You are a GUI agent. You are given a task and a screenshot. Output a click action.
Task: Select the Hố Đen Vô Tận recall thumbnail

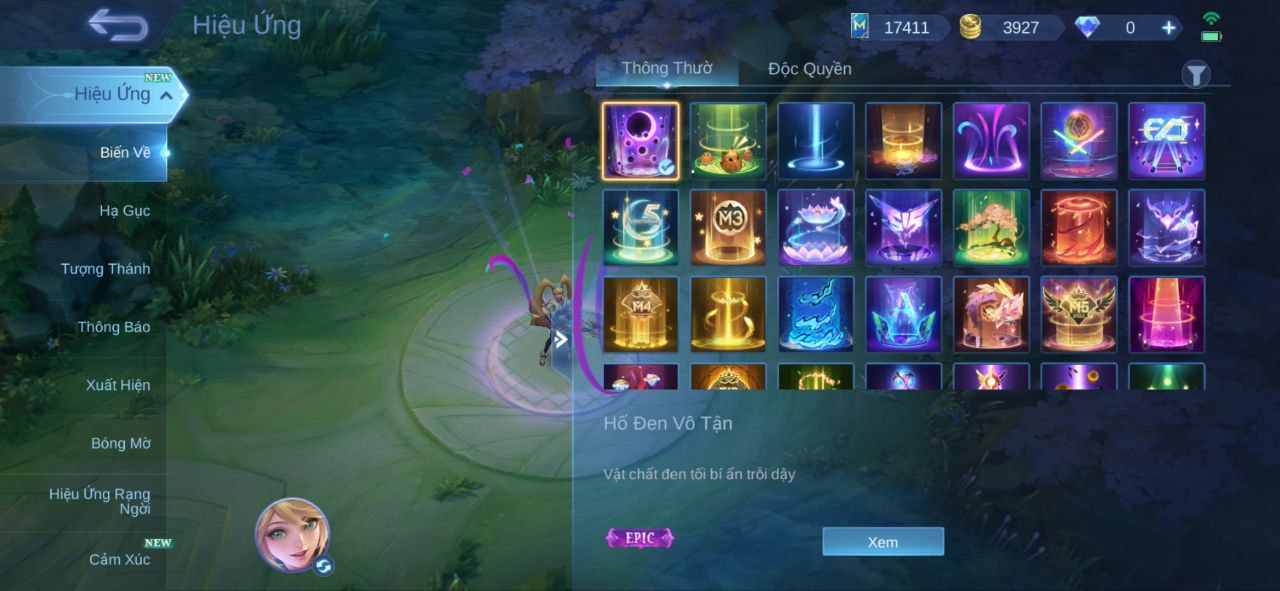tap(640, 141)
